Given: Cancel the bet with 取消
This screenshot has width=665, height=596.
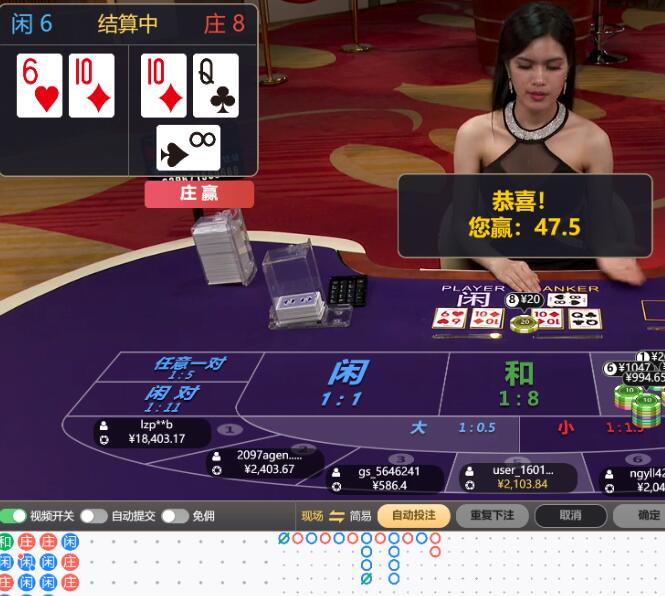Looking at the screenshot, I should [x=570, y=516].
